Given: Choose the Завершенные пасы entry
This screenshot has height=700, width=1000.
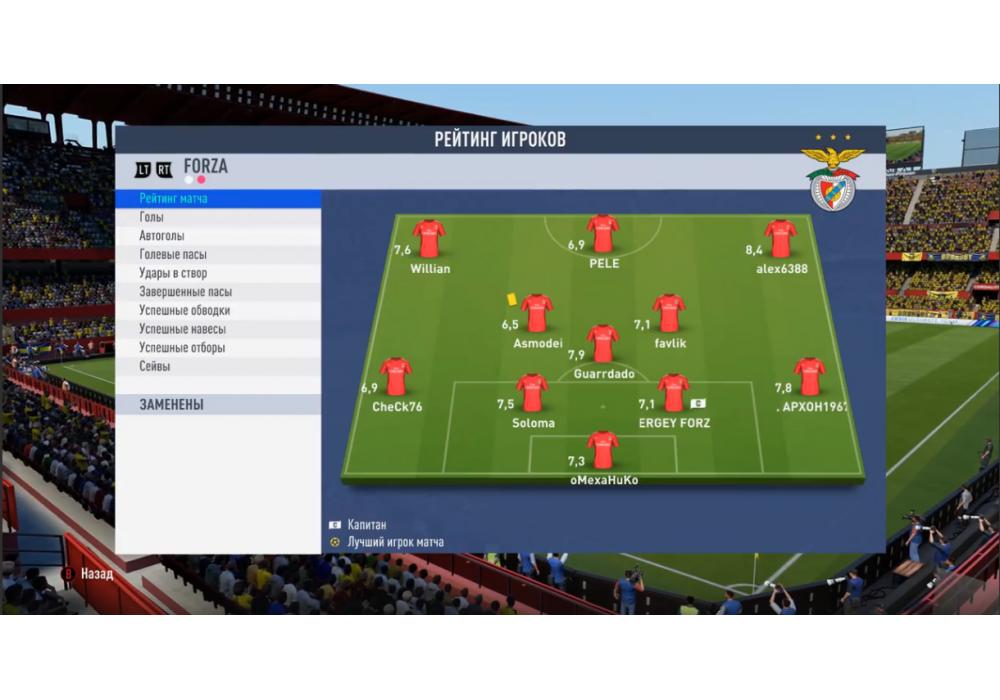Looking at the screenshot, I should click(218, 292).
